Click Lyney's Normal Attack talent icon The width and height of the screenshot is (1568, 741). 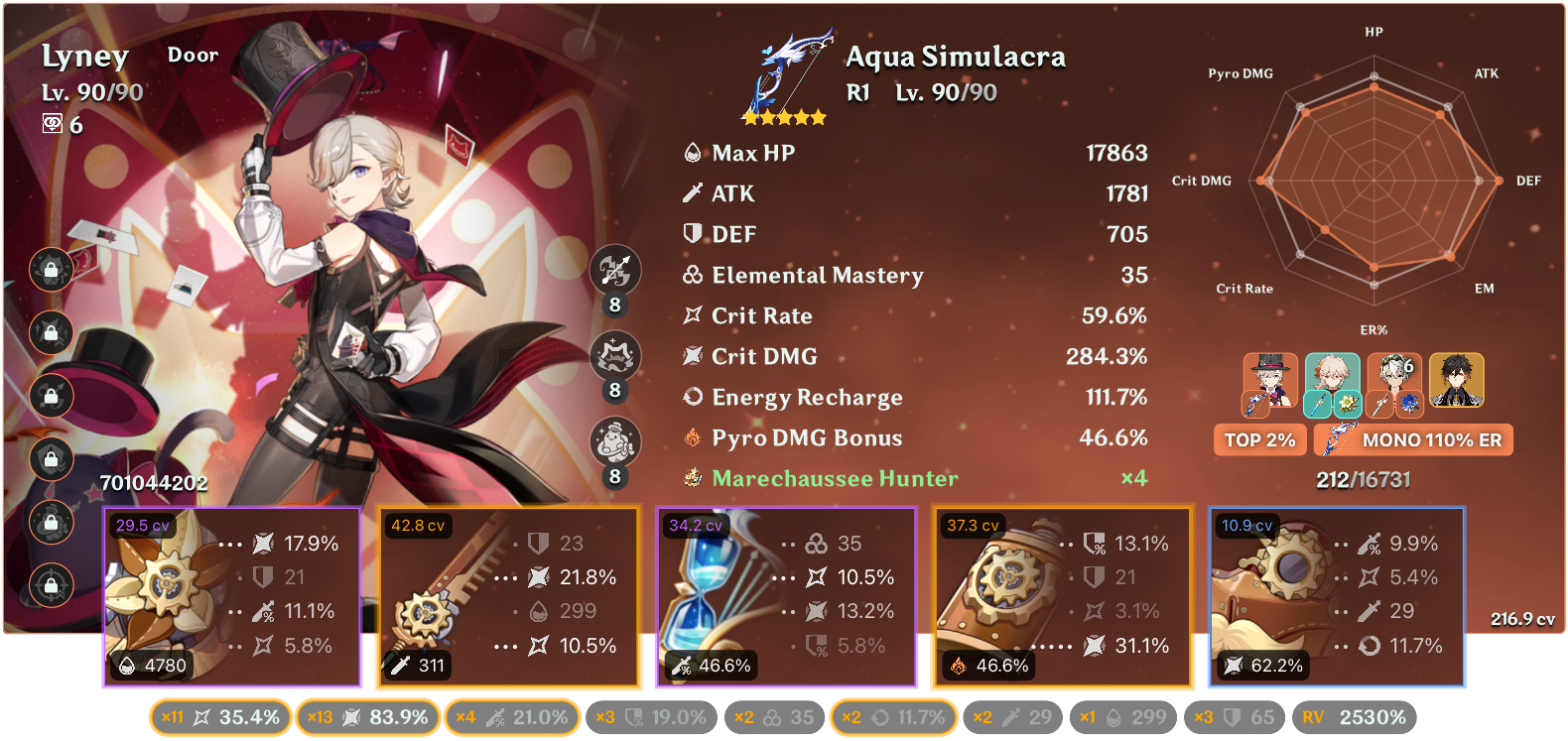(615, 270)
